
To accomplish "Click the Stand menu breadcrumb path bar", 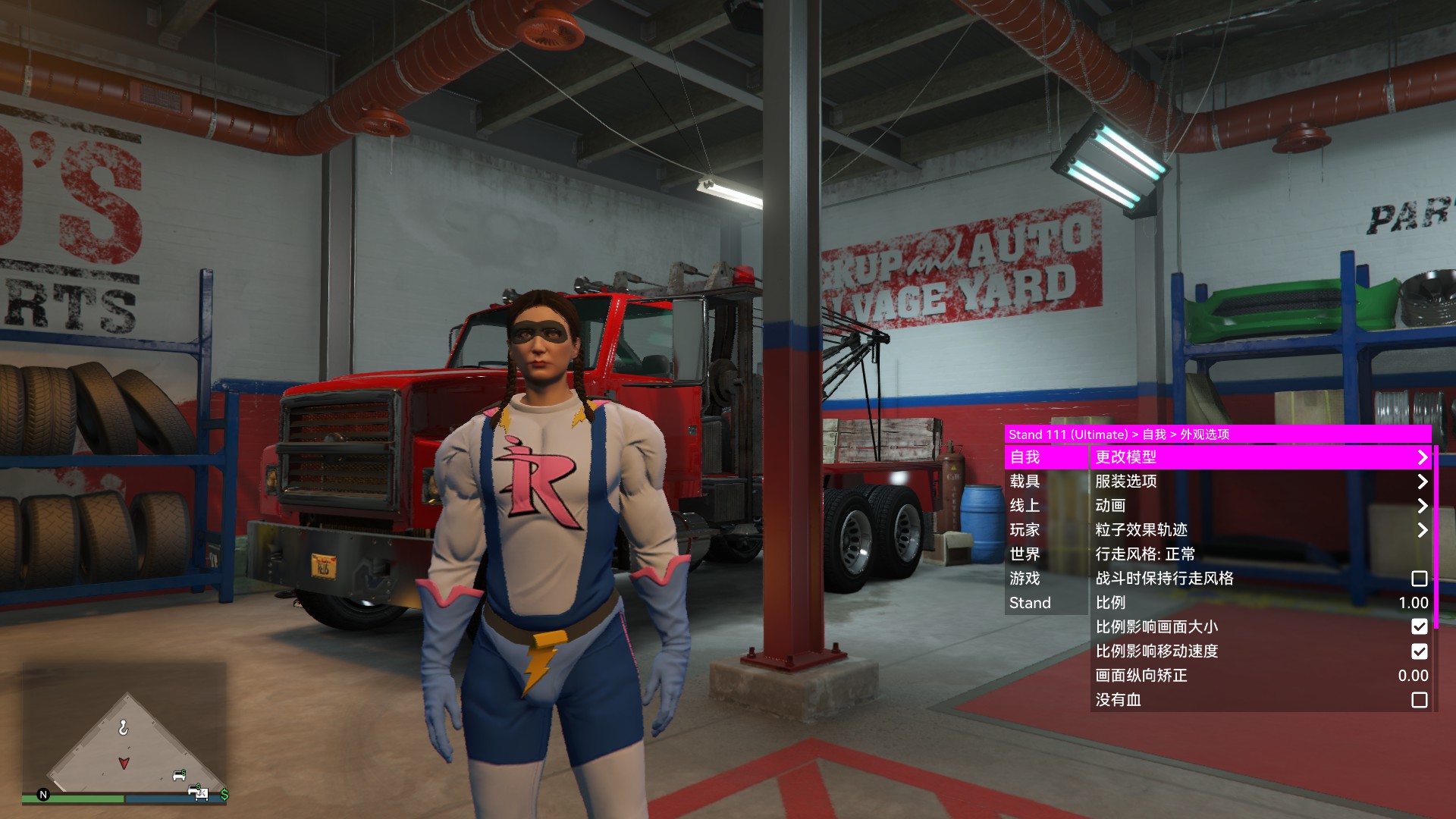I will coord(1217,435).
